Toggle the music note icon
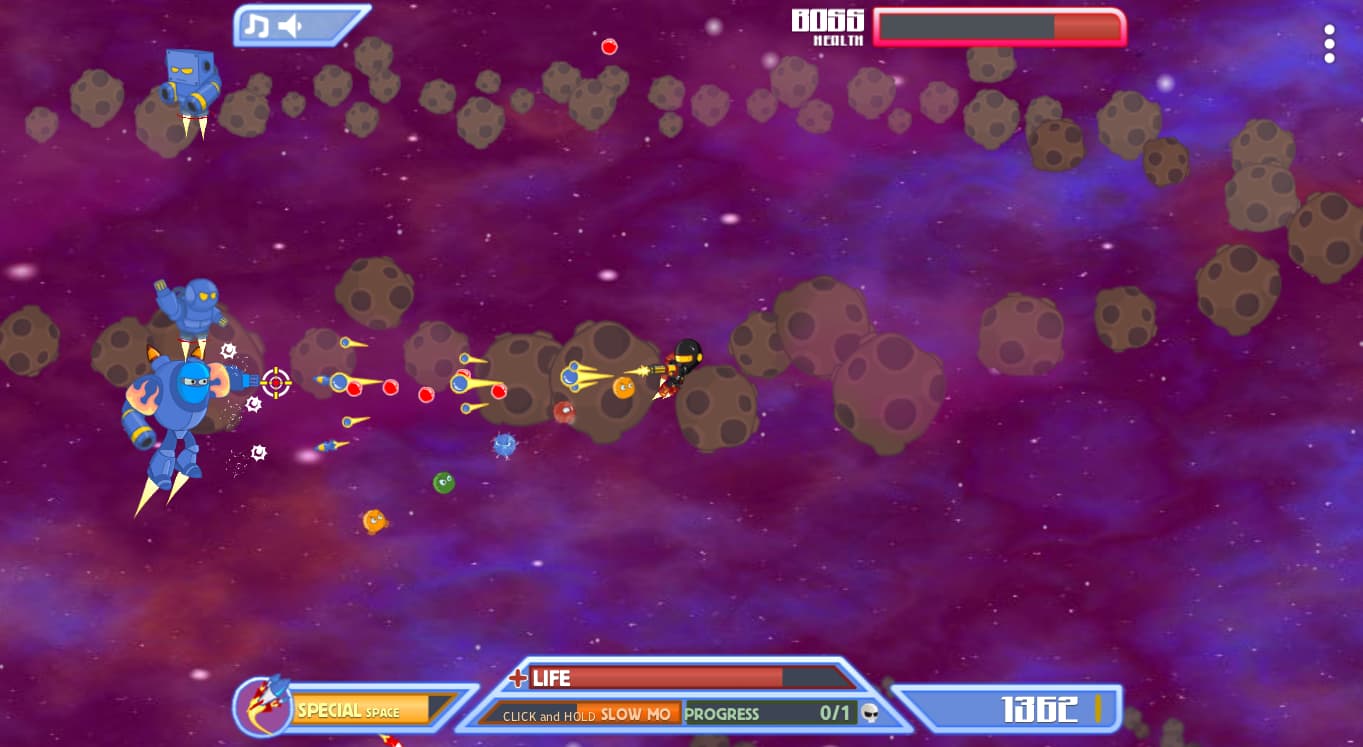The height and width of the screenshot is (747, 1363). (x=257, y=26)
